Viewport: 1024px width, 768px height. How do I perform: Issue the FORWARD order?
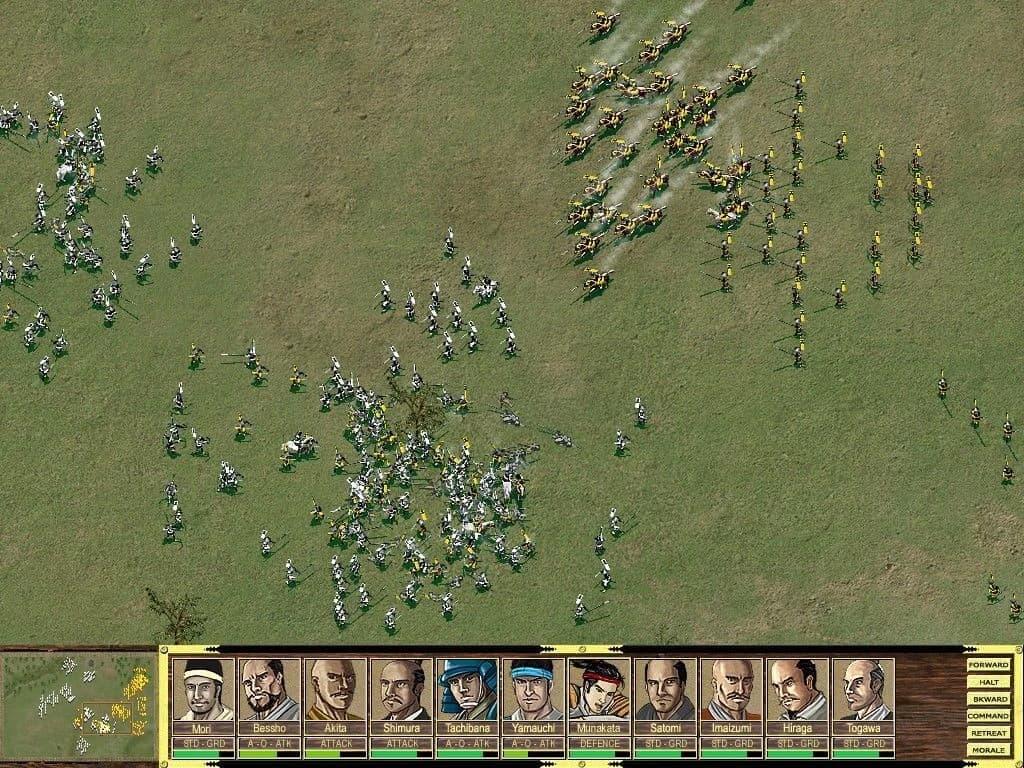[x=988, y=665]
